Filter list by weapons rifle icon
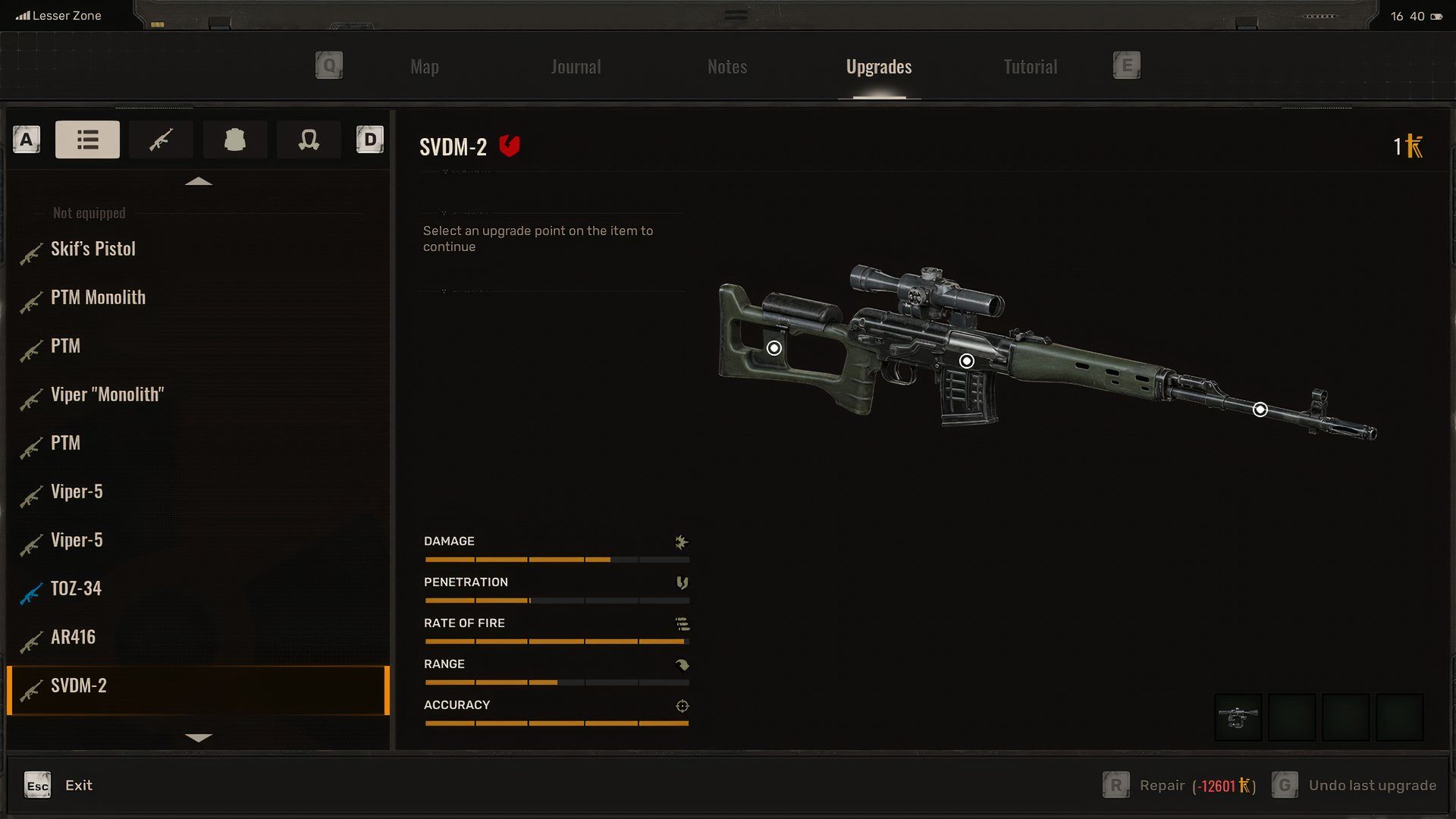The width and height of the screenshot is (1456, 819). [161, 140]
